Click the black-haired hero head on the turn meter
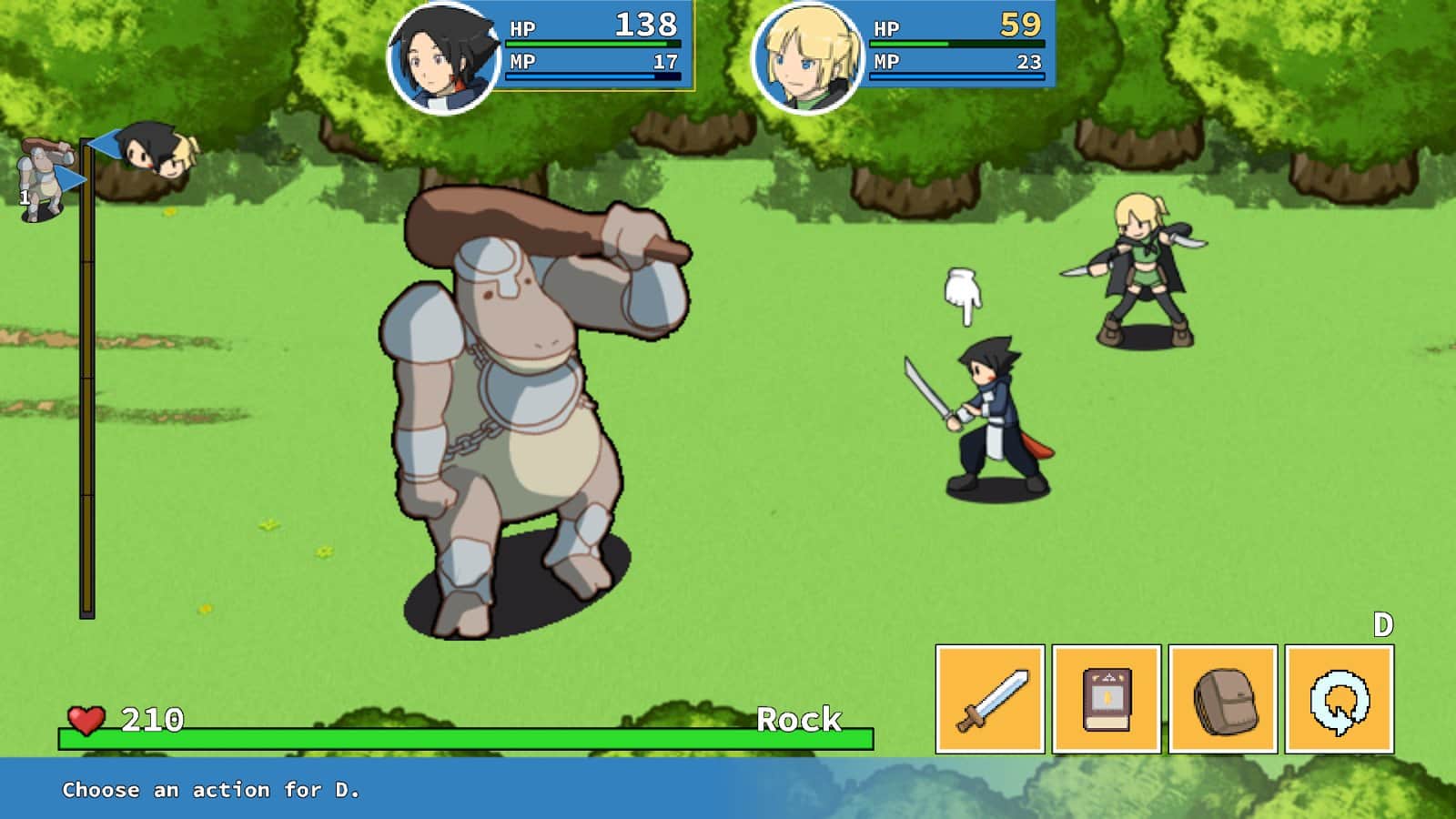Screen dimensions: 1456x819 click(x=141, y=147)
